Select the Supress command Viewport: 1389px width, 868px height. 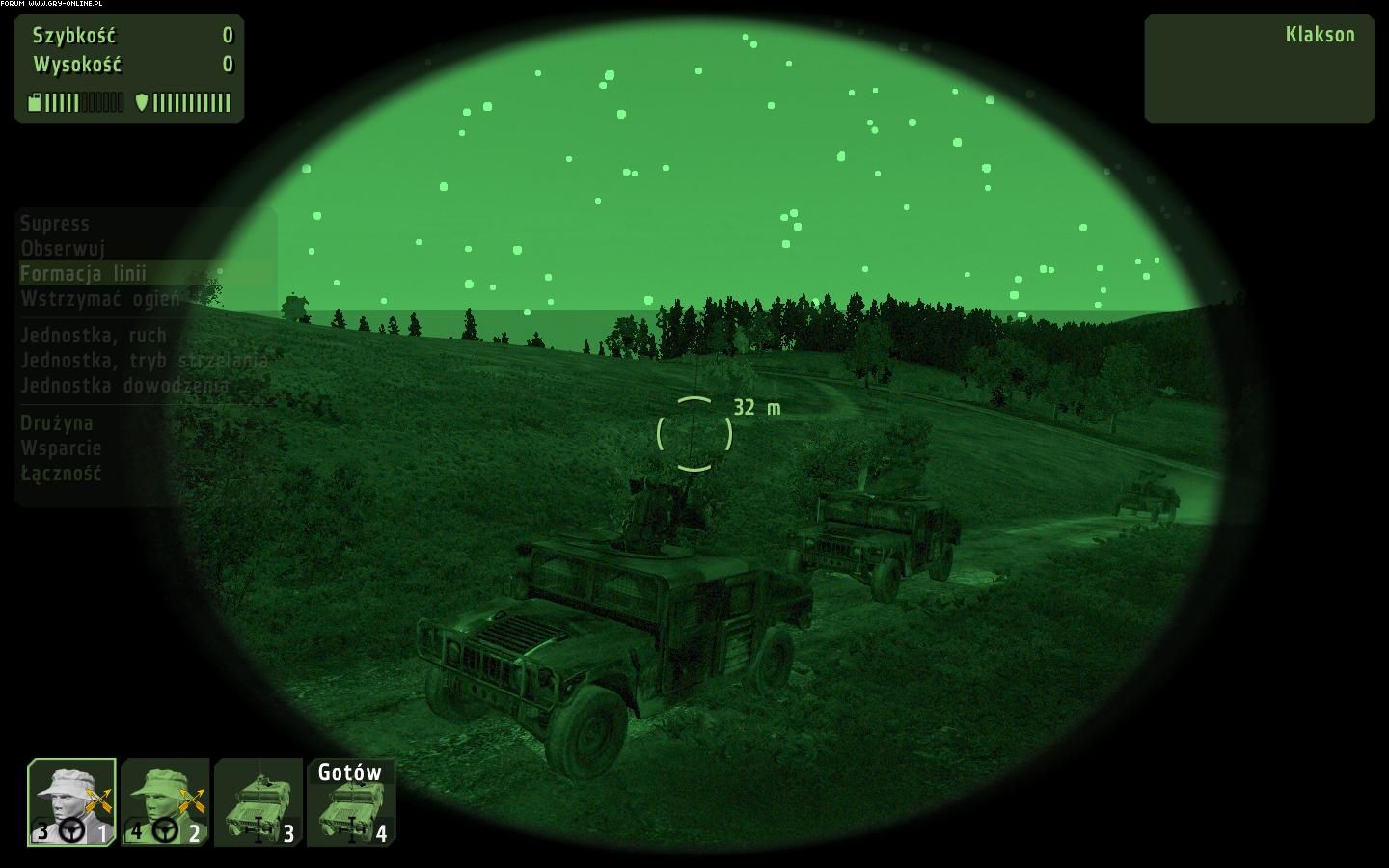point(55,224)
